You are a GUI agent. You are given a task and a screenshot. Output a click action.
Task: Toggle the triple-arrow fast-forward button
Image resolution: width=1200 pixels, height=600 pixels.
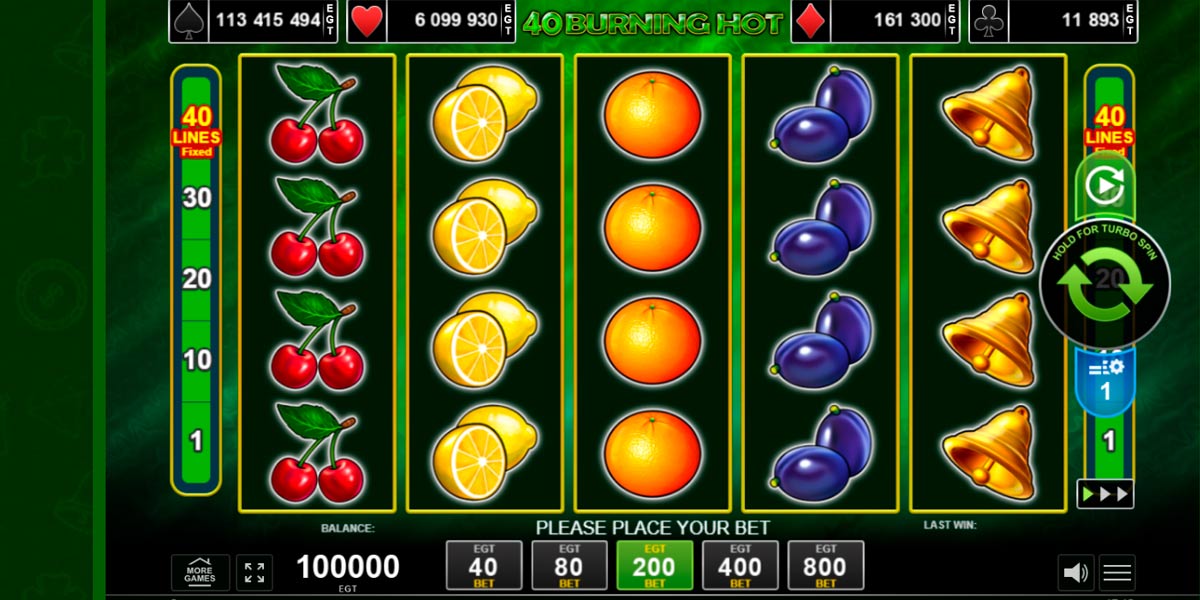1105,494
